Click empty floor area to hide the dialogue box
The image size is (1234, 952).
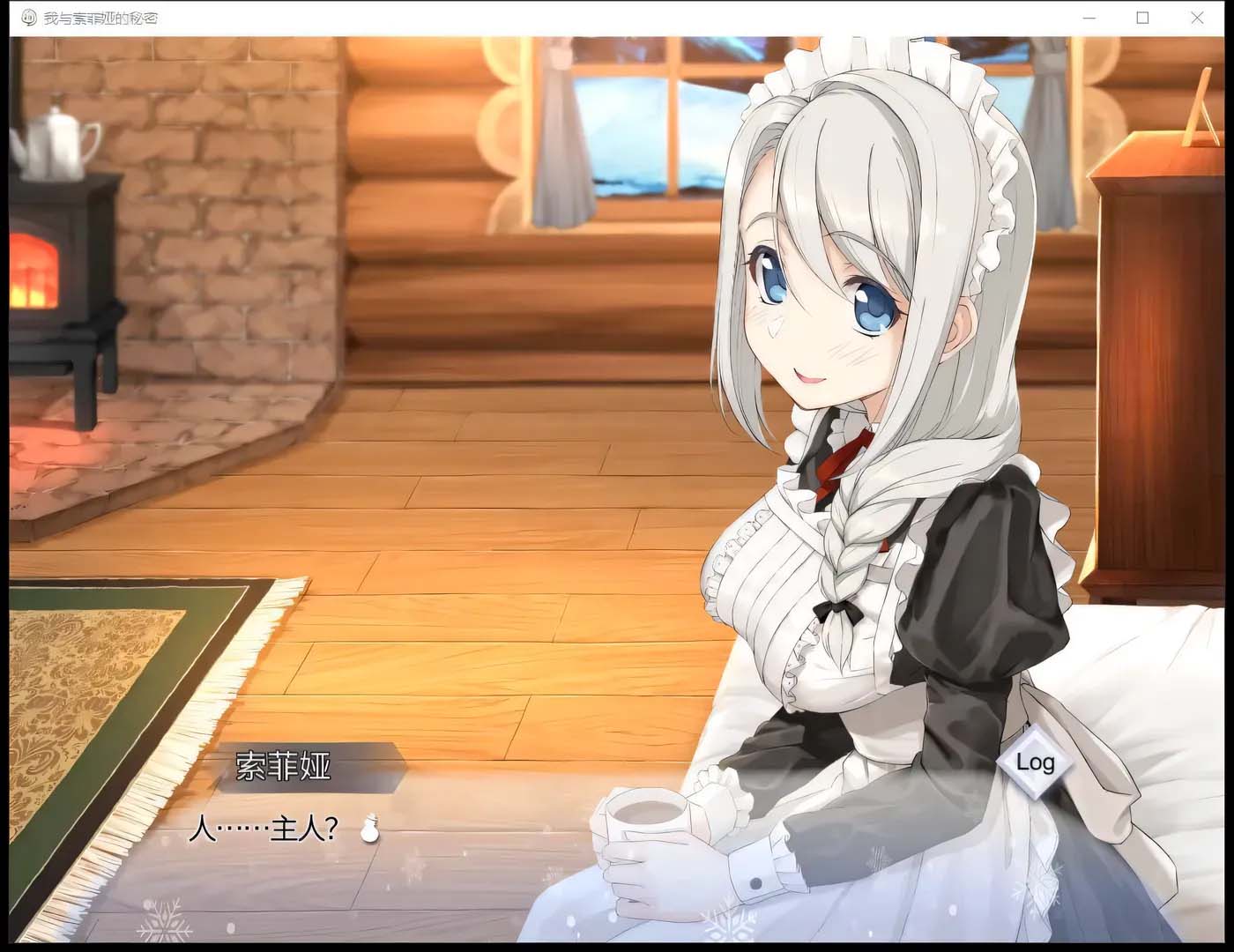click(485, 529)
